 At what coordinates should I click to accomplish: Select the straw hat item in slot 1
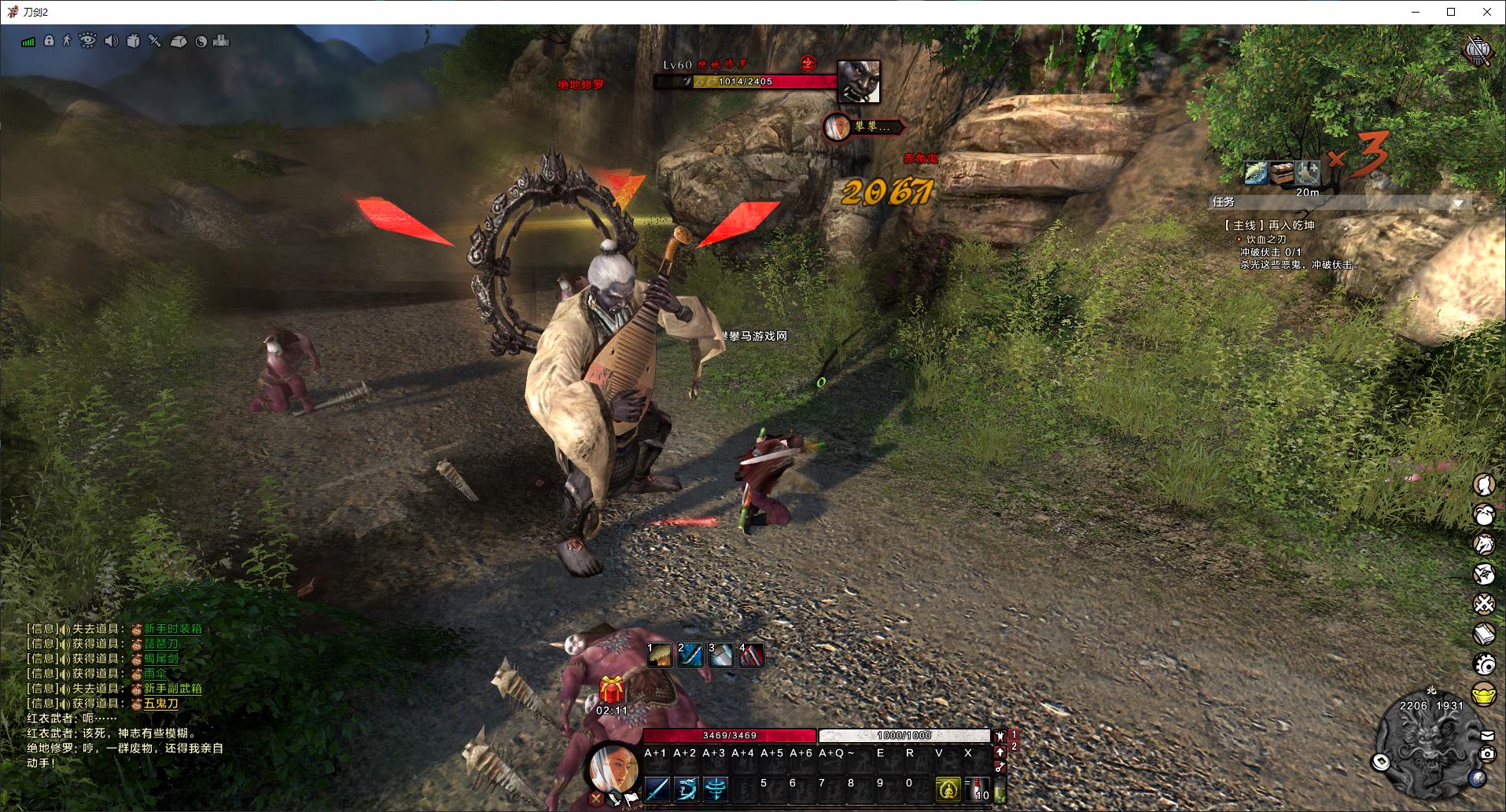[659, 654]
